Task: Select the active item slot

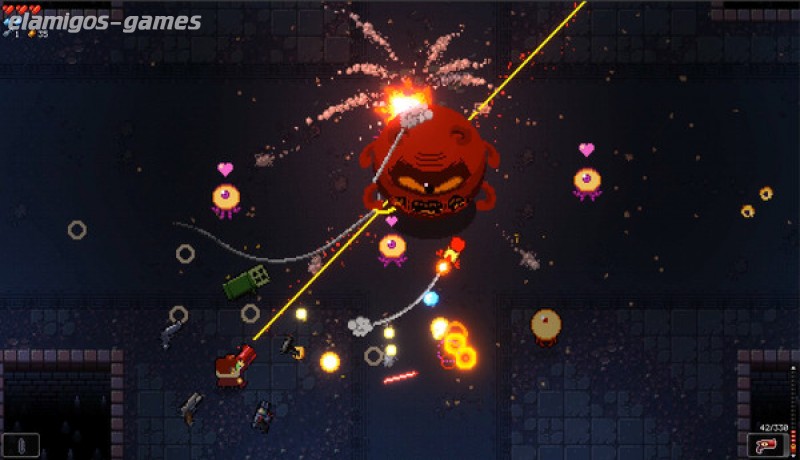Action: [x=22, y=444]
